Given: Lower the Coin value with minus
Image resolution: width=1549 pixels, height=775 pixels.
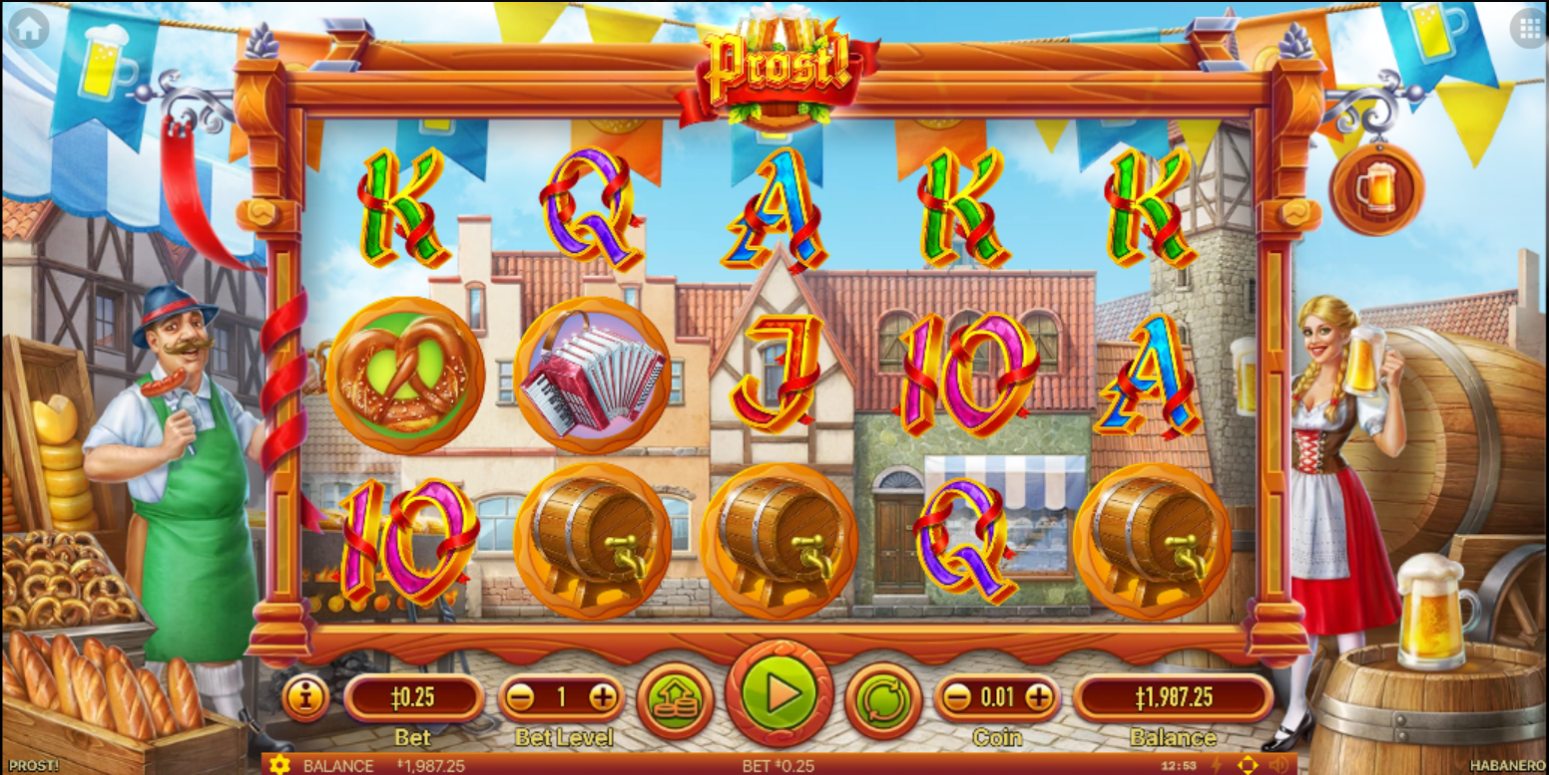Looking at the screenshot, I should click(957, 697).
